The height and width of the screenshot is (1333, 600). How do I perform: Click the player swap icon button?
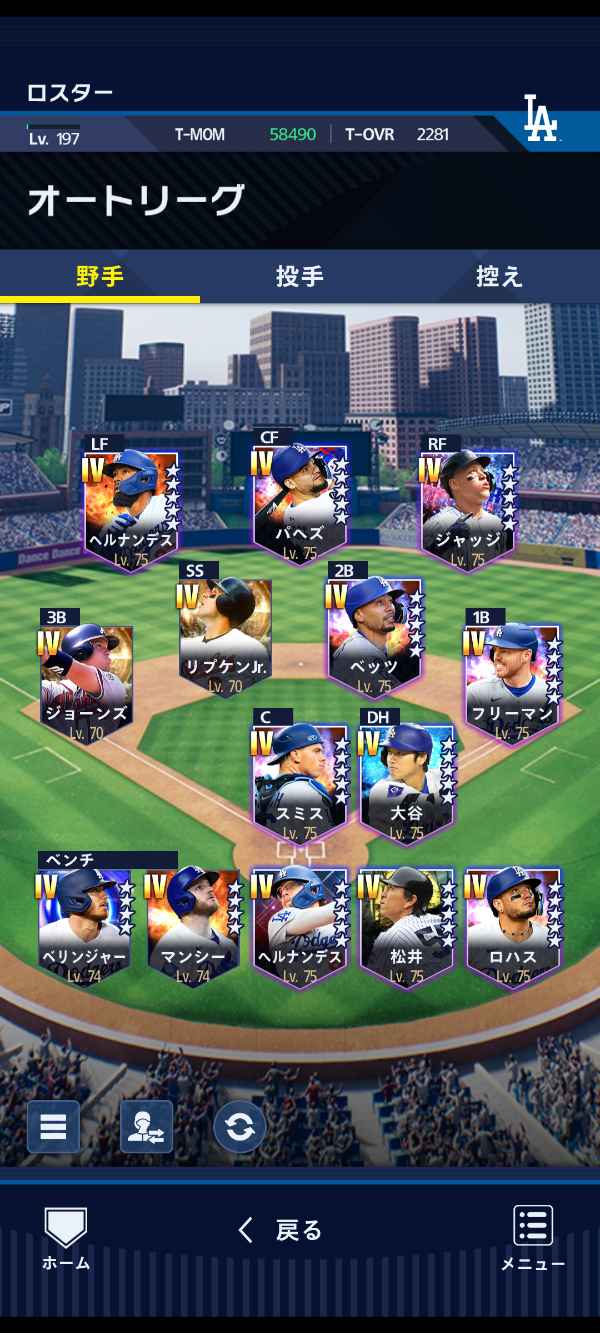click(146, 1127)
